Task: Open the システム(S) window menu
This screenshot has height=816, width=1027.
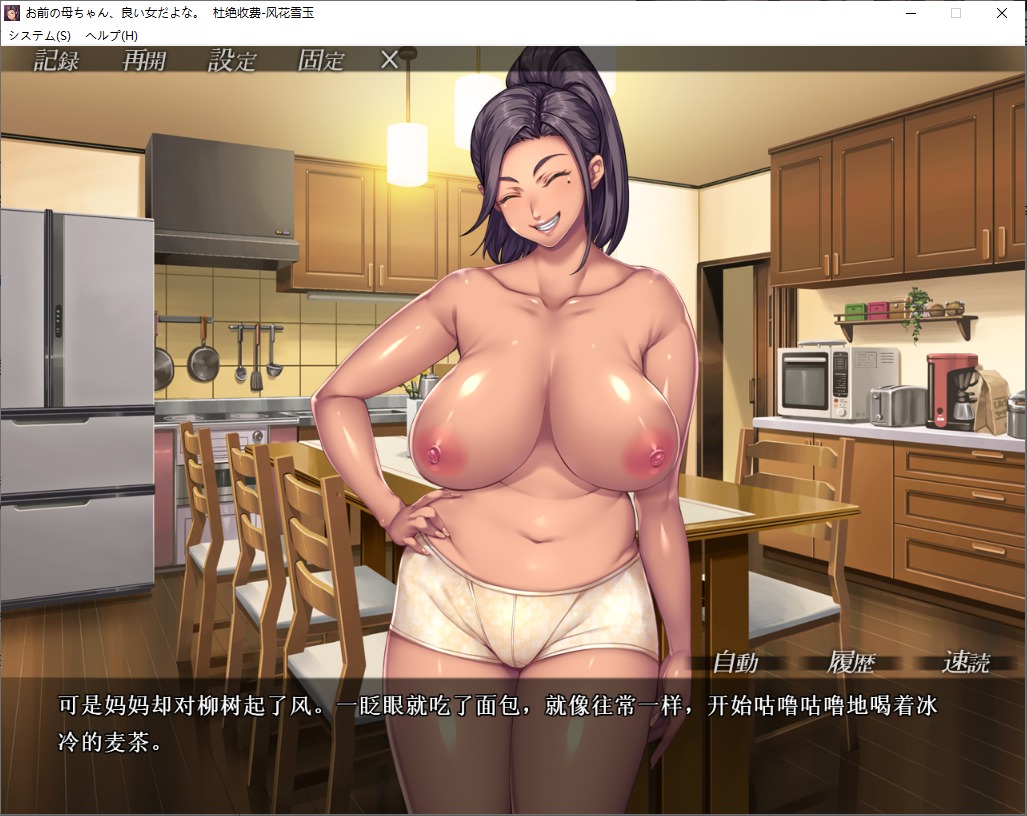Action: (40, 35)
